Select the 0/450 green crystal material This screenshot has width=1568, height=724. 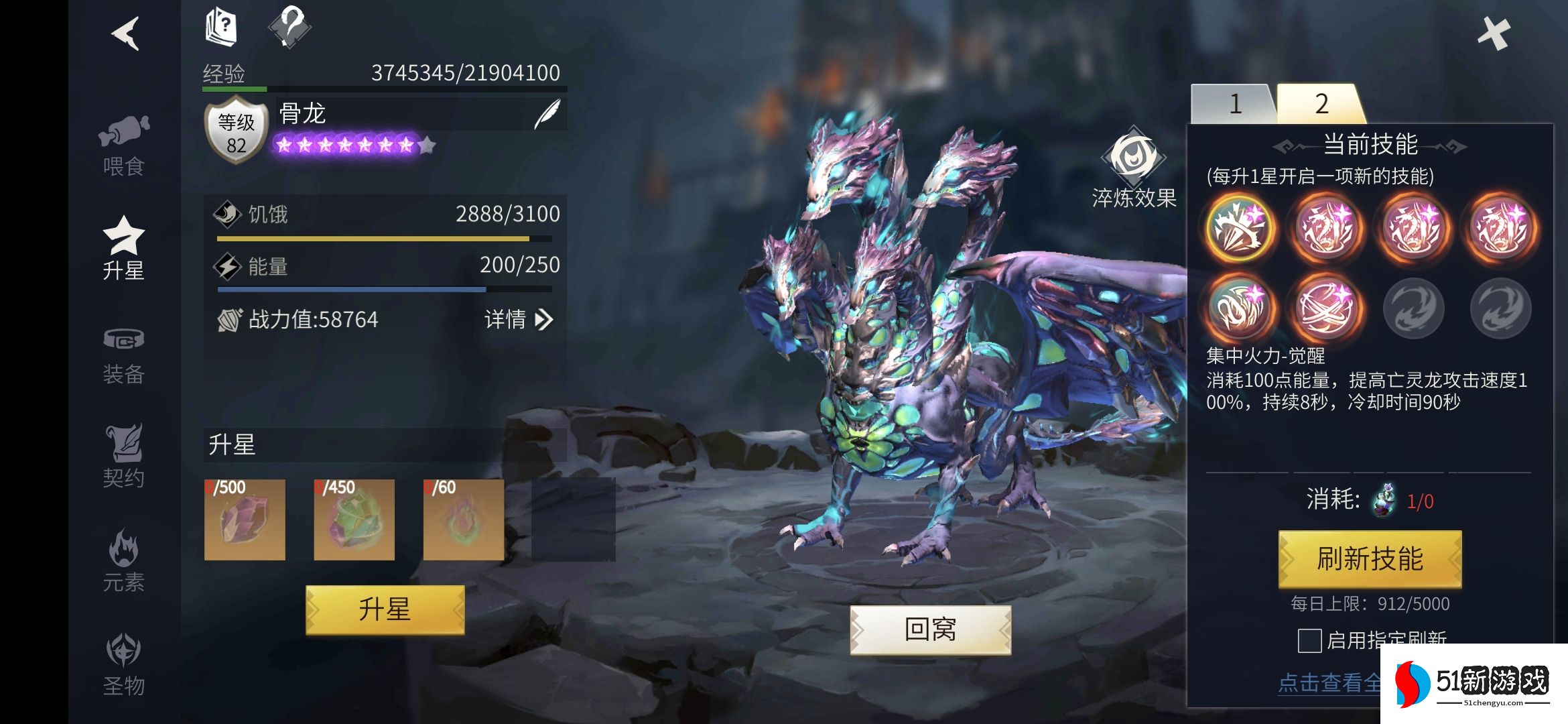pos(354,520)
